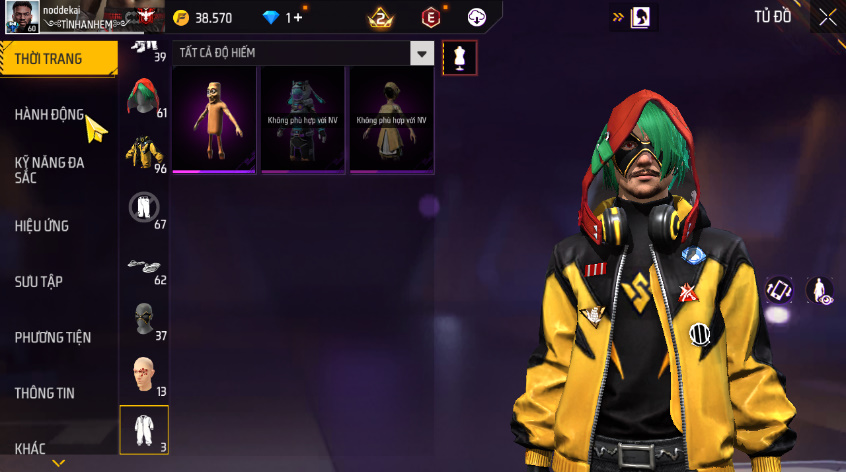Go to the Sưu Tập collection tab

coord(39,282)
